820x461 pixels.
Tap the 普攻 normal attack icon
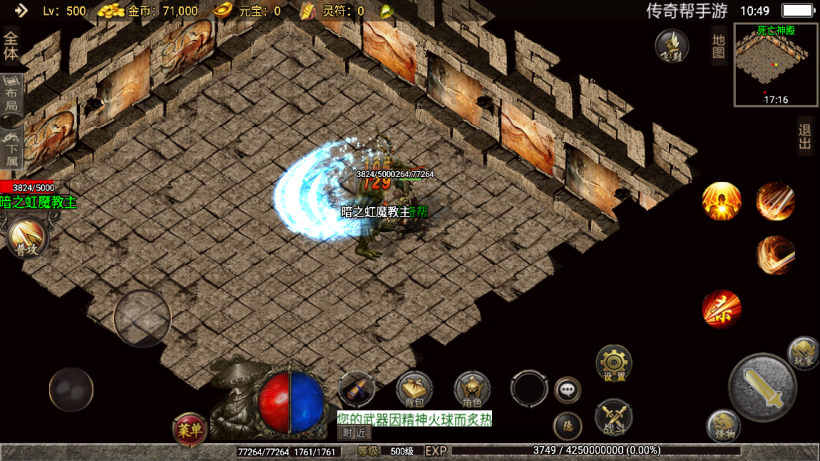tap(24, 238)
